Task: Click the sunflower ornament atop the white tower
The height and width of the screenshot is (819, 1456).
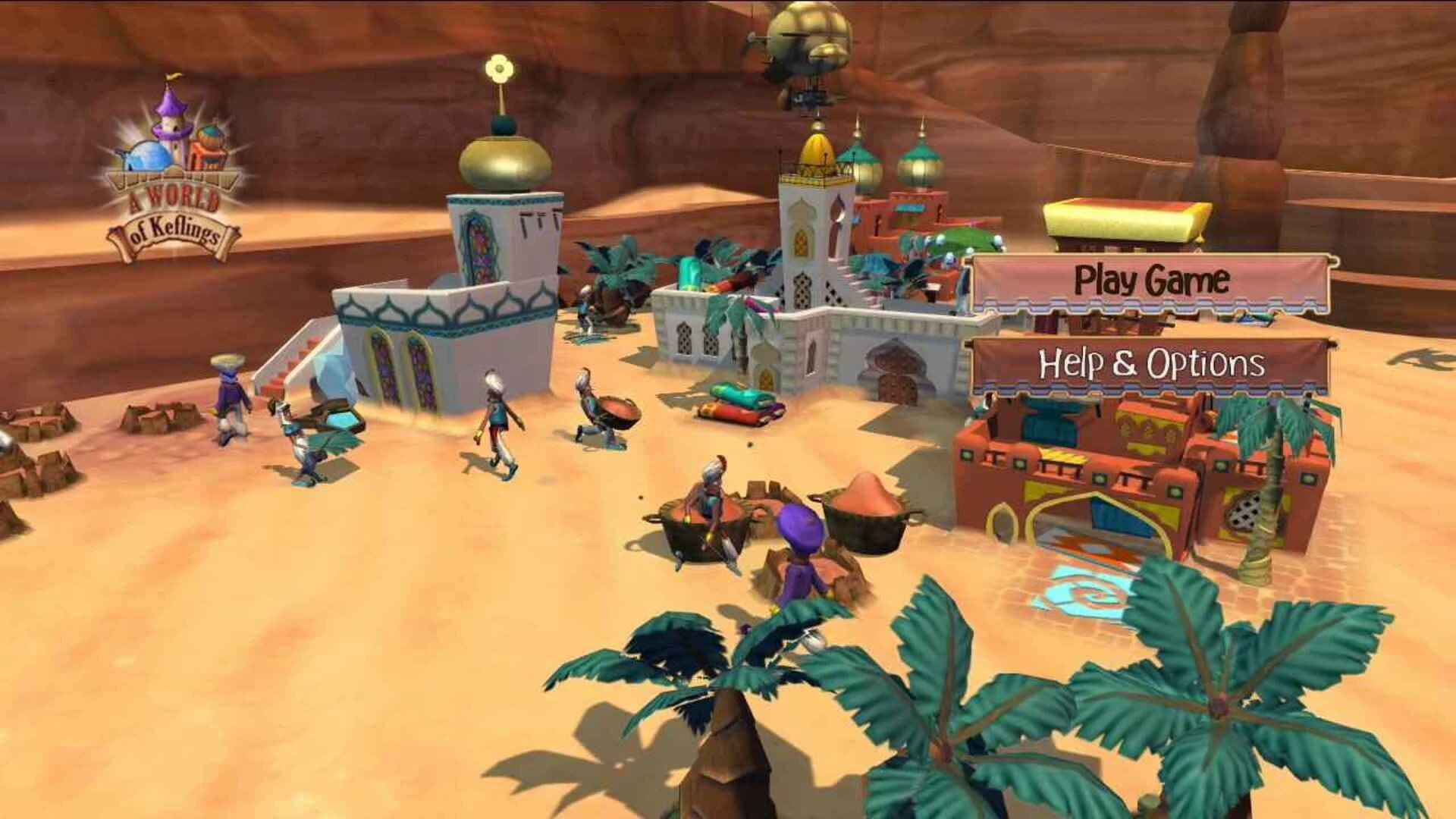Action: coord(498,68)
